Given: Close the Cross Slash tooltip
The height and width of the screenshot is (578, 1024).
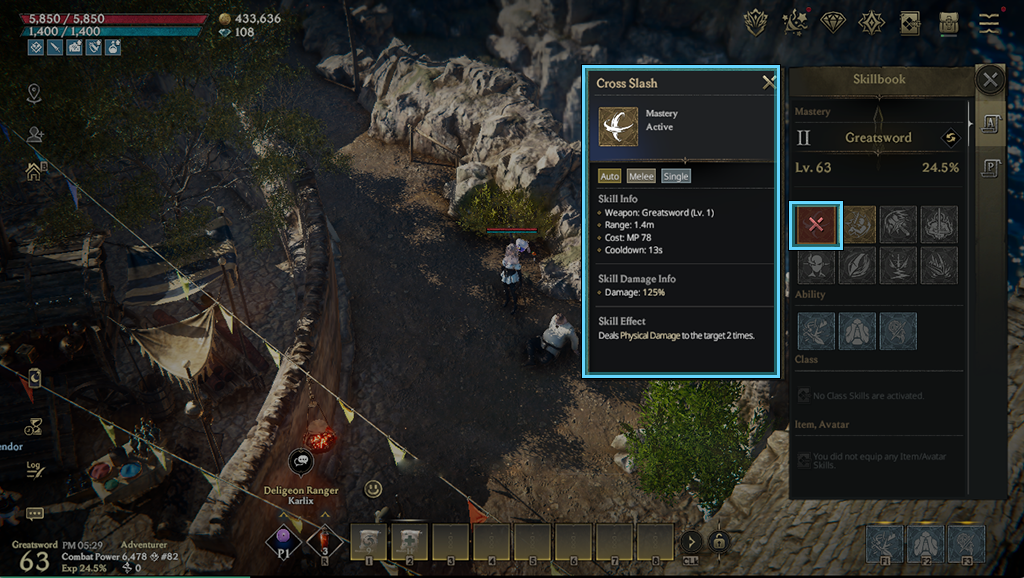Looking at the screenshot, I should click(768, 83).
